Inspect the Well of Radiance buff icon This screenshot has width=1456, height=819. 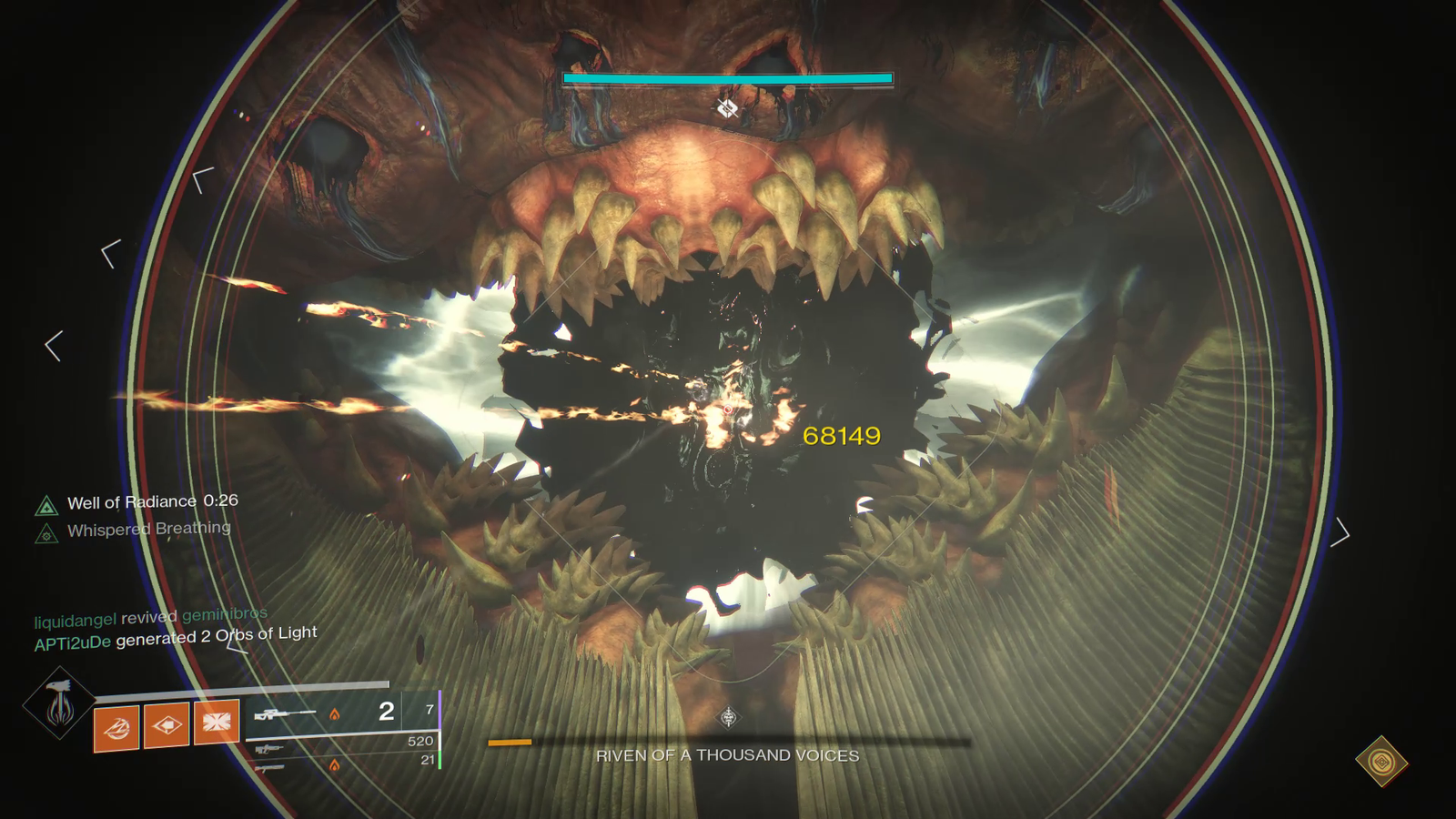[x=46, y=506]
